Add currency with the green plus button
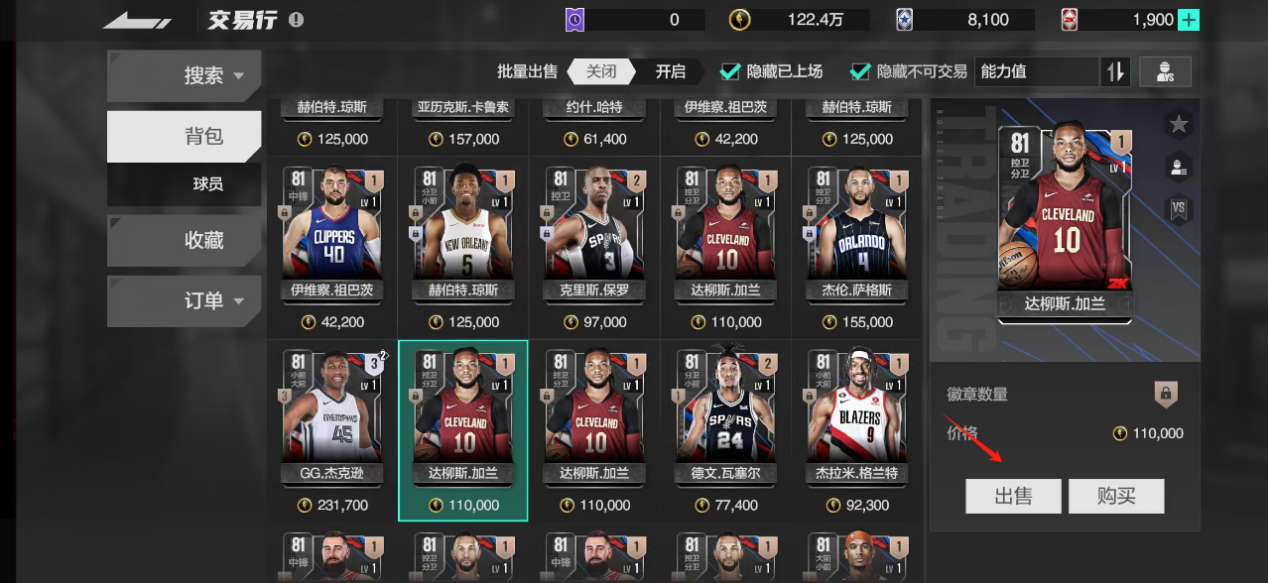Screen dimensions: 1268x583 [x=1188, y=20]
